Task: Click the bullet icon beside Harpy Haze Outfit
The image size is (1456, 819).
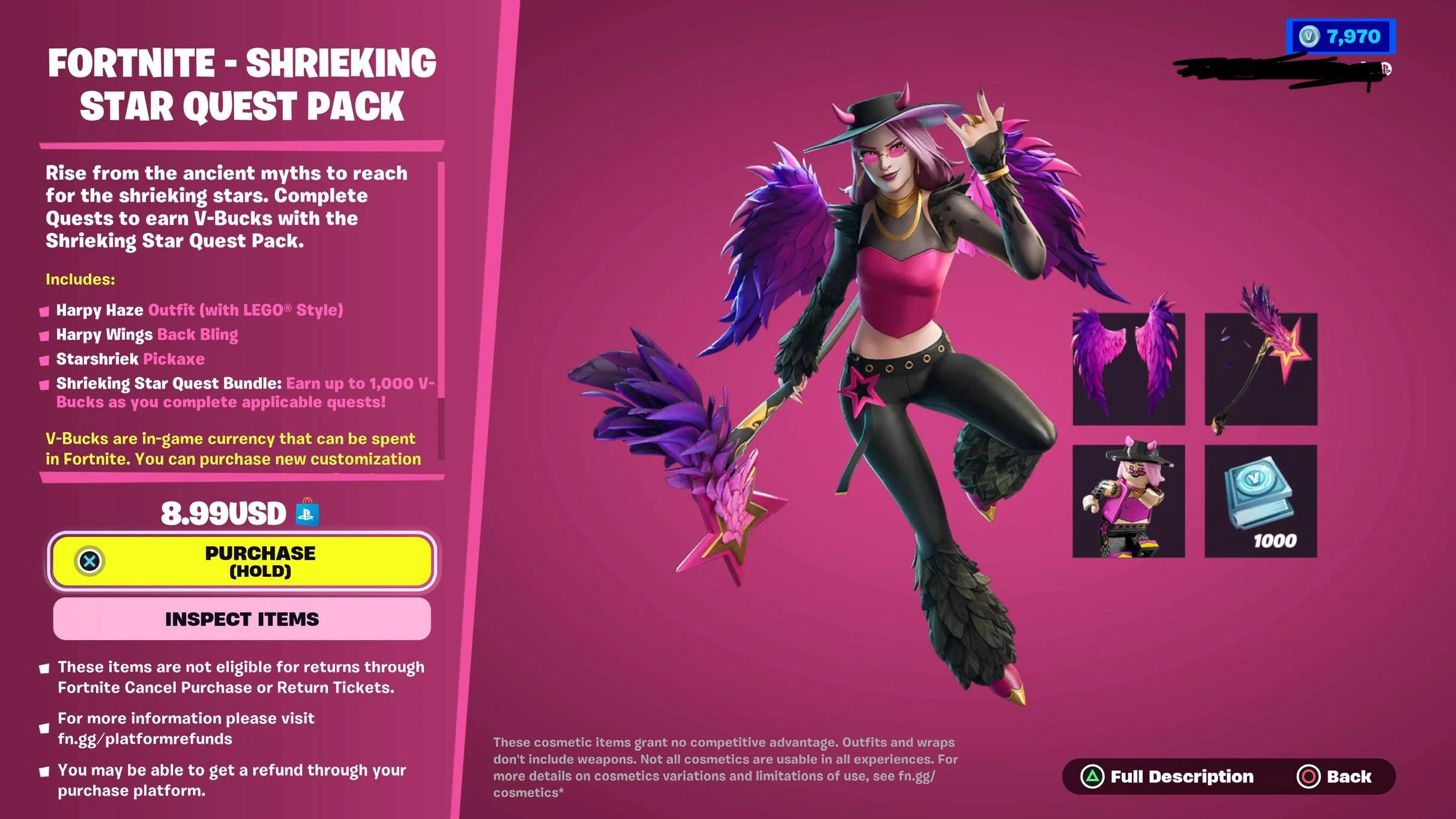Action: [44, 310]
